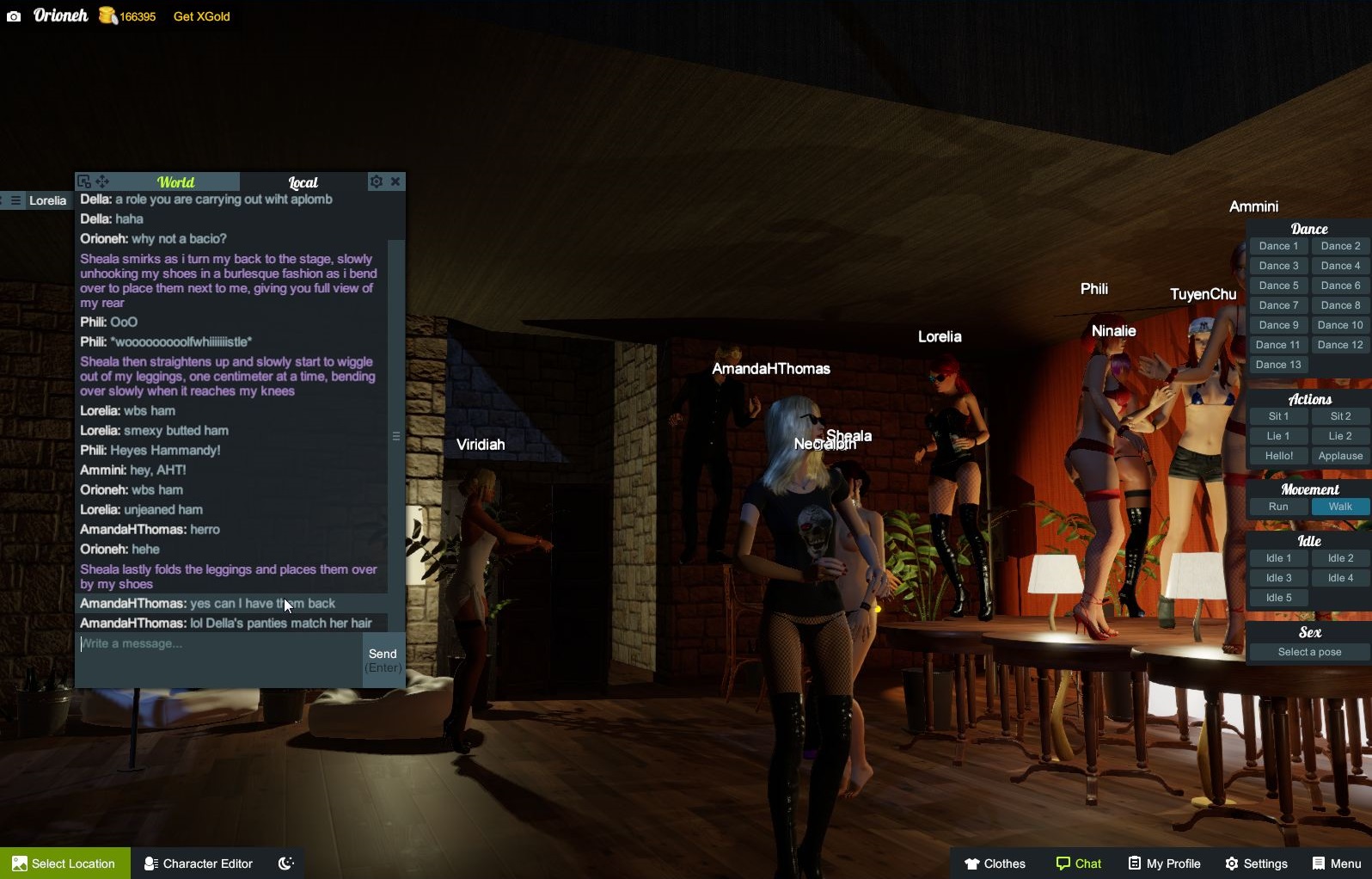Toggle night mode with the moon icon

coord(285,863)
